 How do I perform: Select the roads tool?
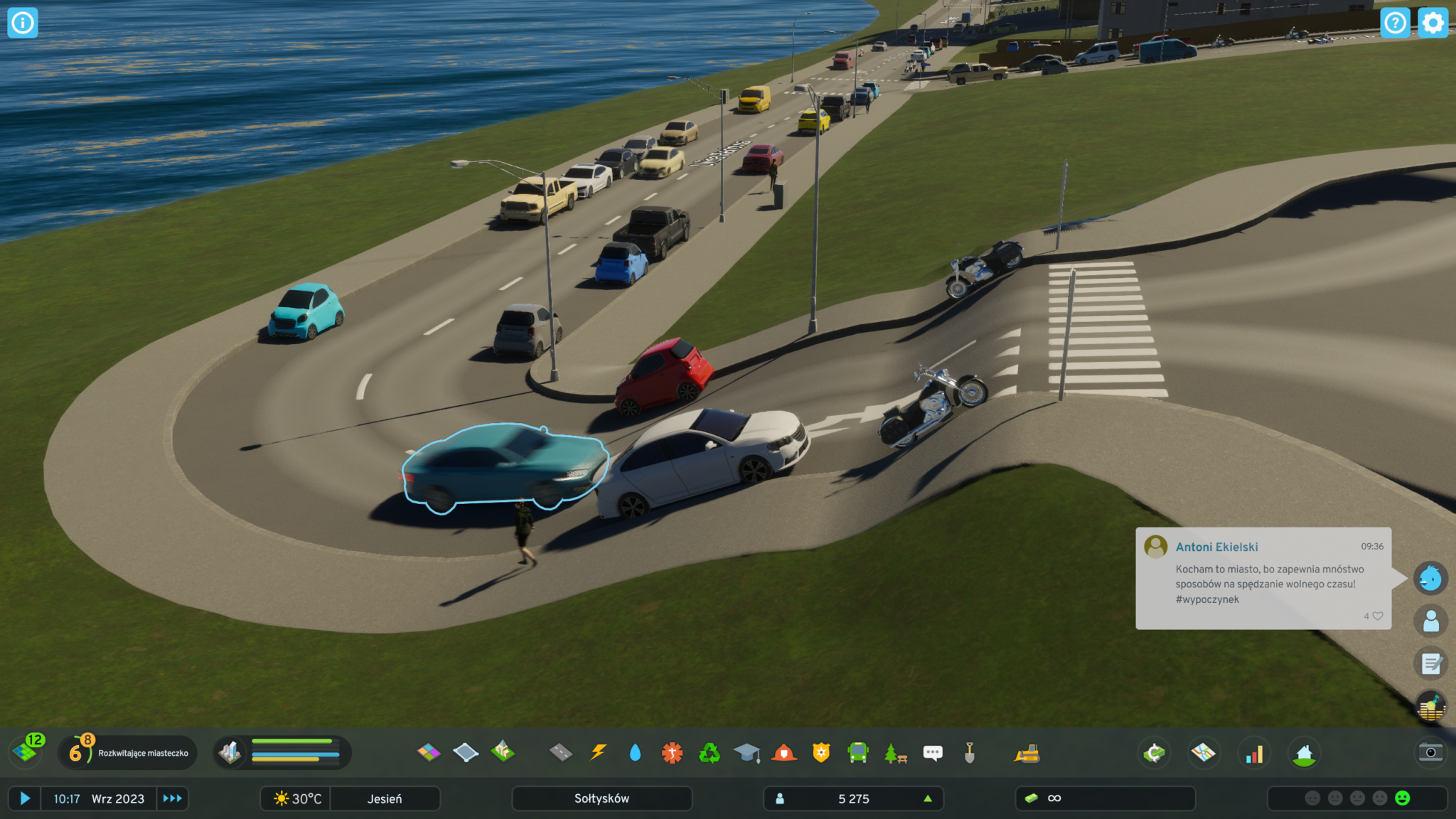(561, 752)
